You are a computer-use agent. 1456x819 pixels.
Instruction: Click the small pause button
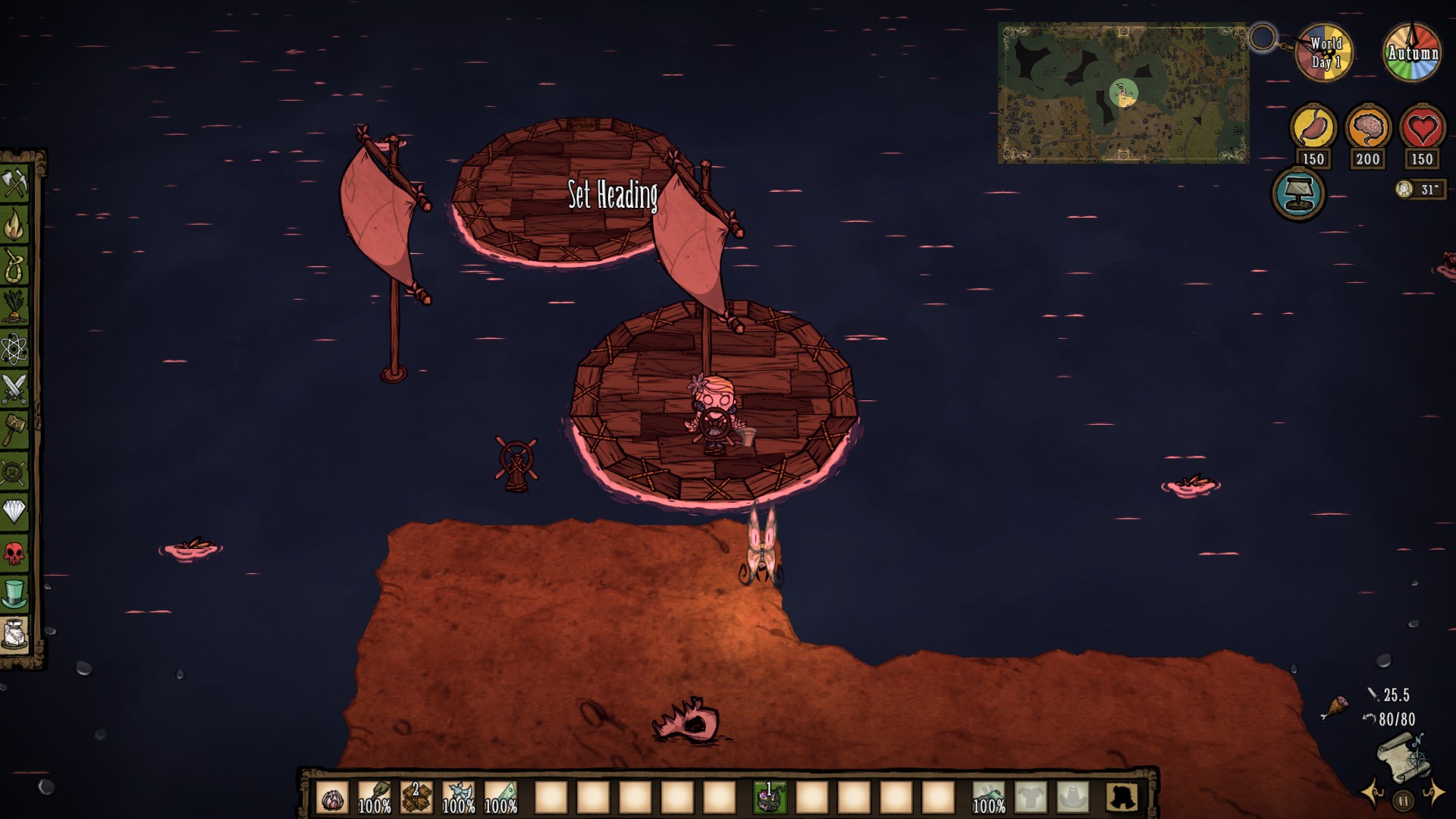1403,800
